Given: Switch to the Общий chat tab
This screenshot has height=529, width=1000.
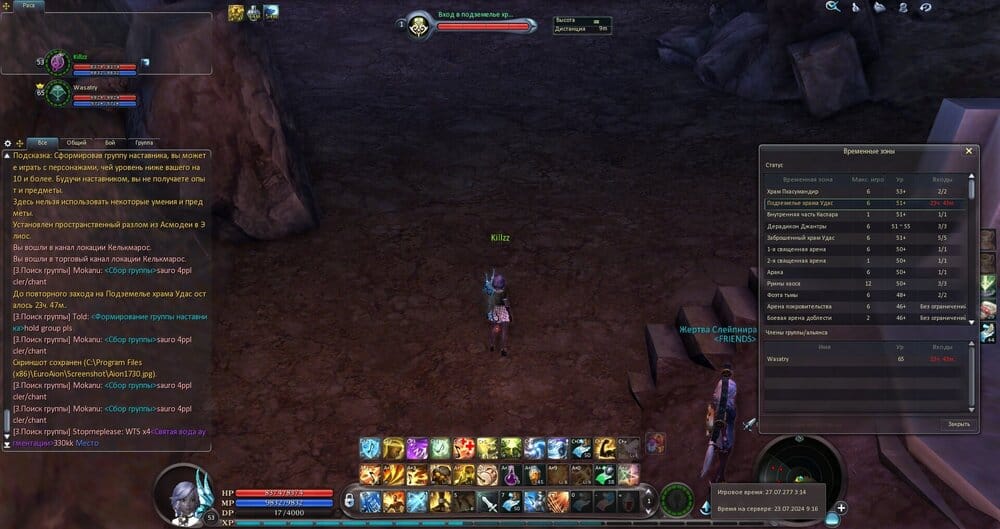Looking at the screenshot, I should 76,143.
